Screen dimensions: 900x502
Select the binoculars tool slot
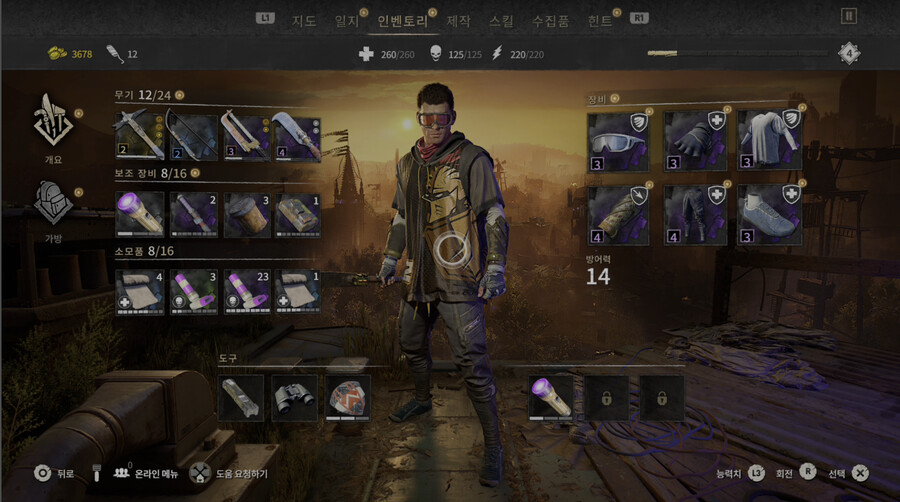point(295,397)
